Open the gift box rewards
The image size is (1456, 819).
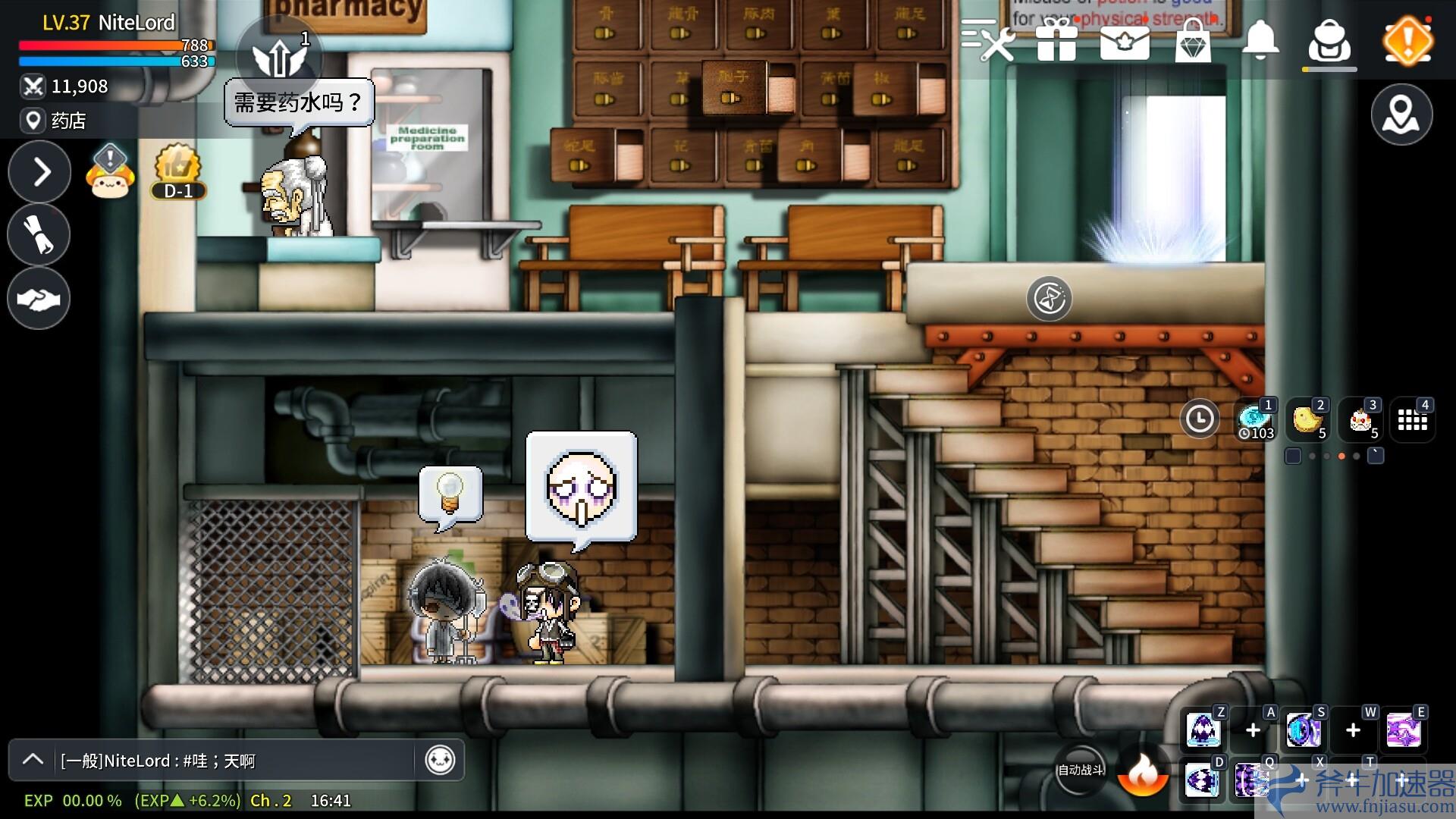click(x=1056, y=40)
